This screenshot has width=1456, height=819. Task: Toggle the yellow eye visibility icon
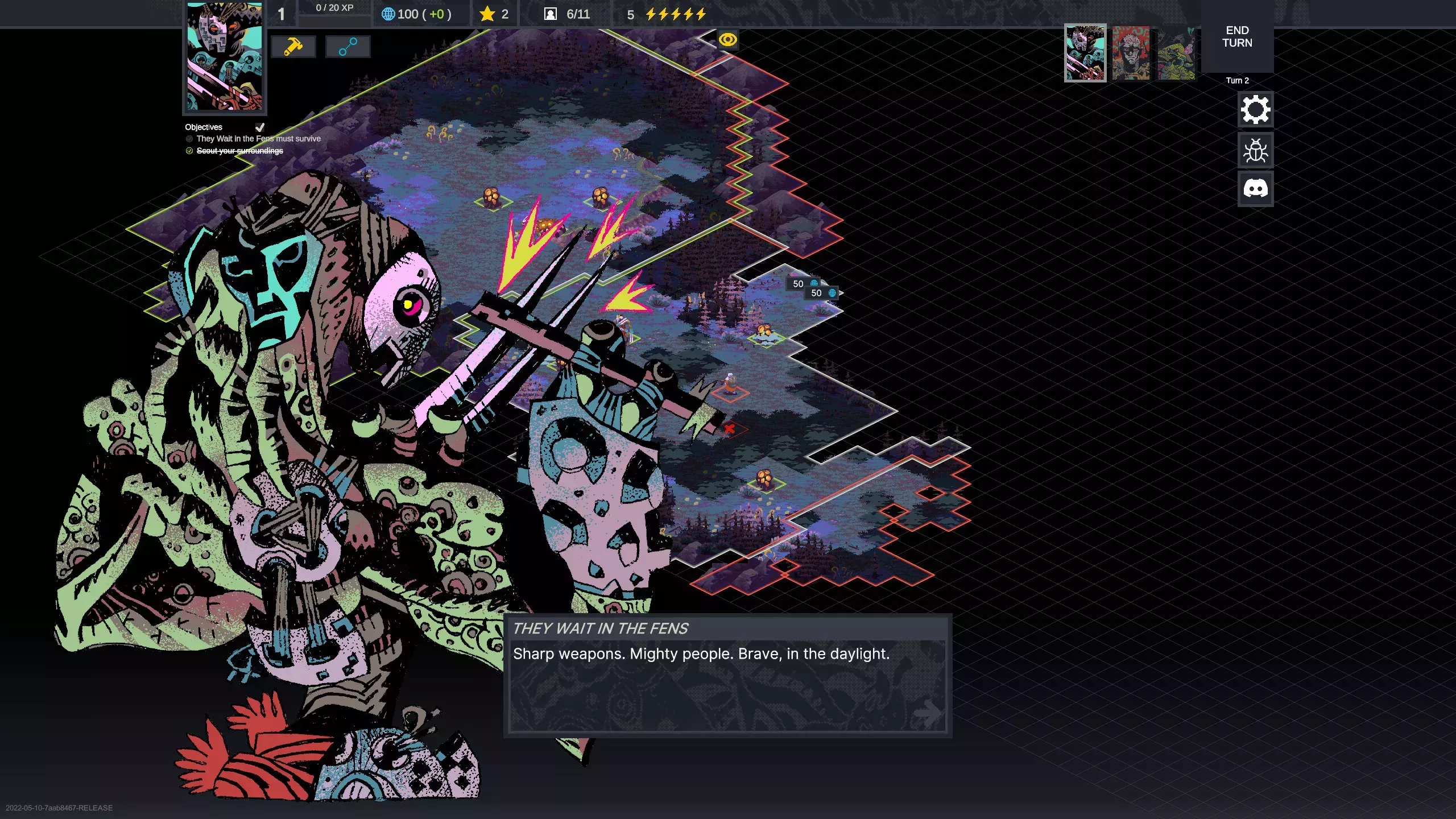[x=727, y=40]
